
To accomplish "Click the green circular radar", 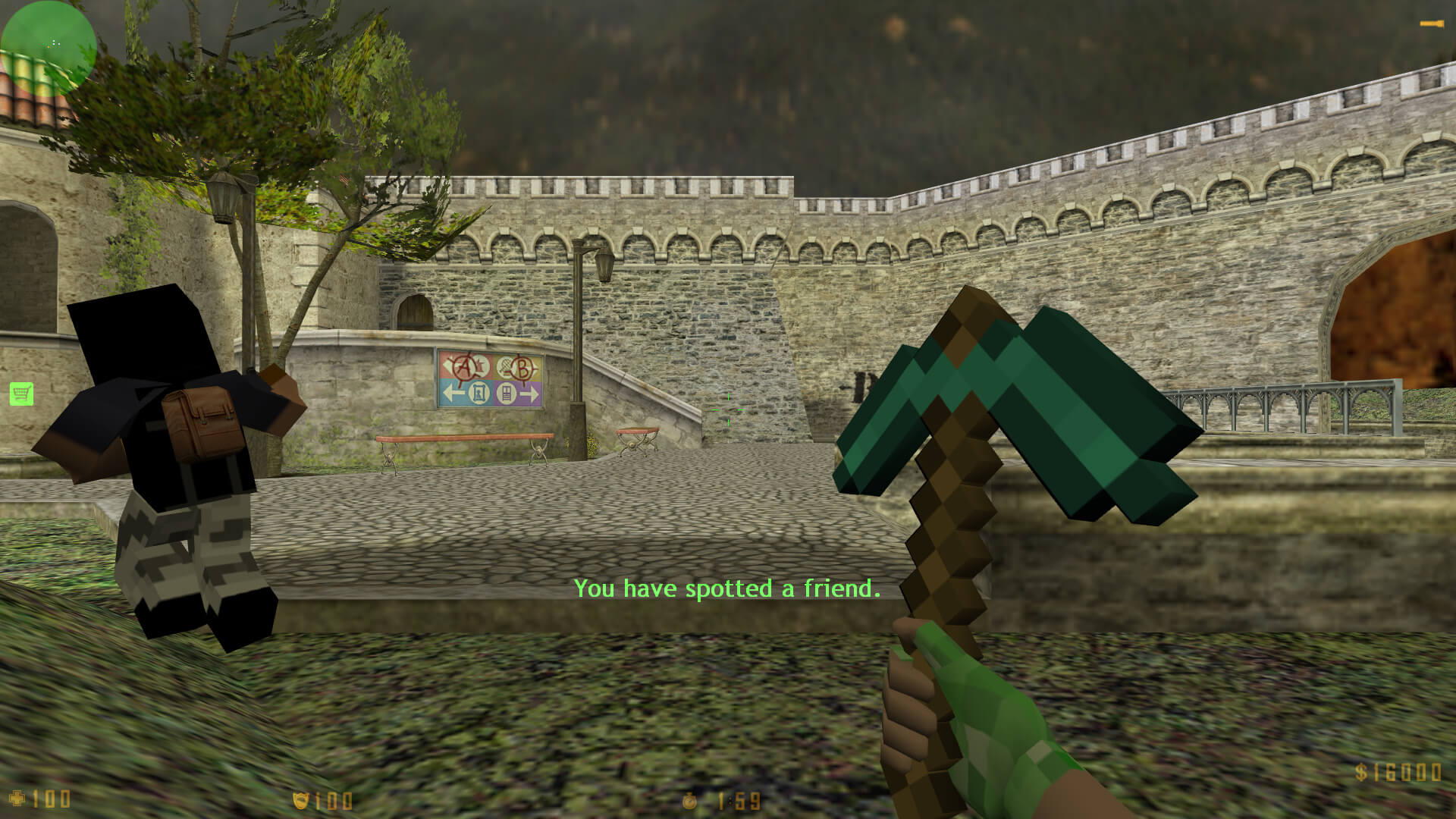I will pyautogui.click(x=49, y=47).
